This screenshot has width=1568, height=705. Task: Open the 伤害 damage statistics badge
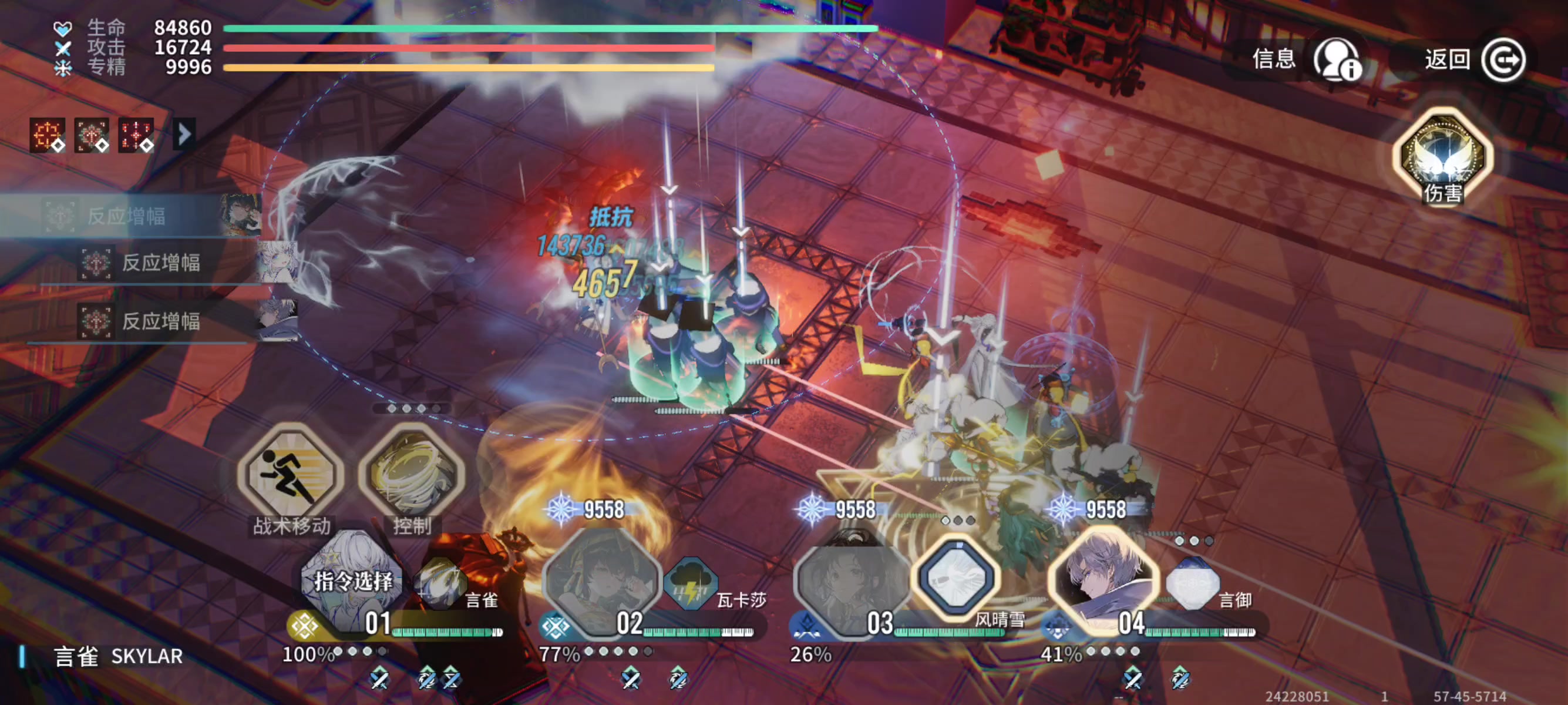point(1441,157)
